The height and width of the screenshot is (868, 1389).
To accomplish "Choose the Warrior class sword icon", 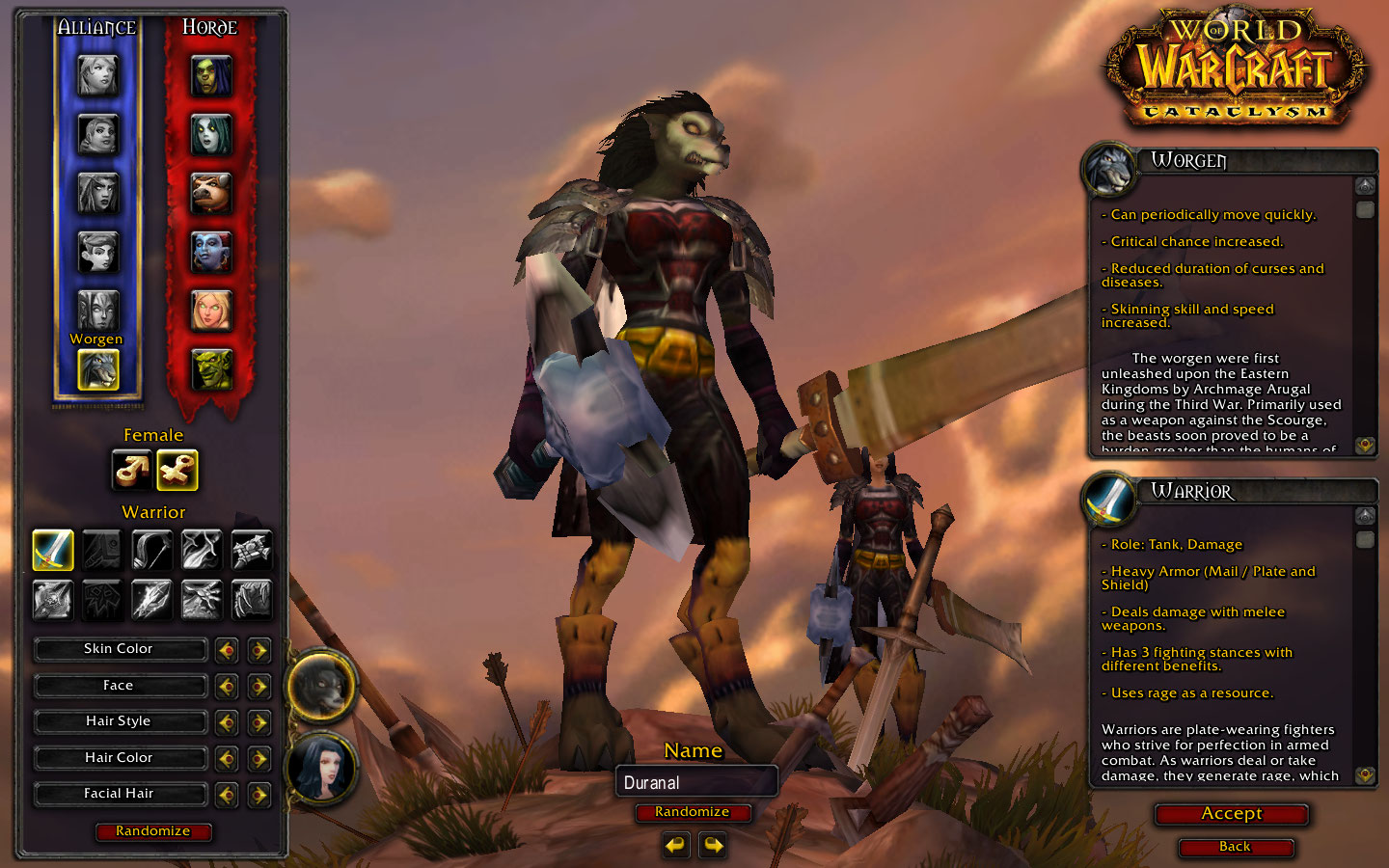I will pos(53,550).
